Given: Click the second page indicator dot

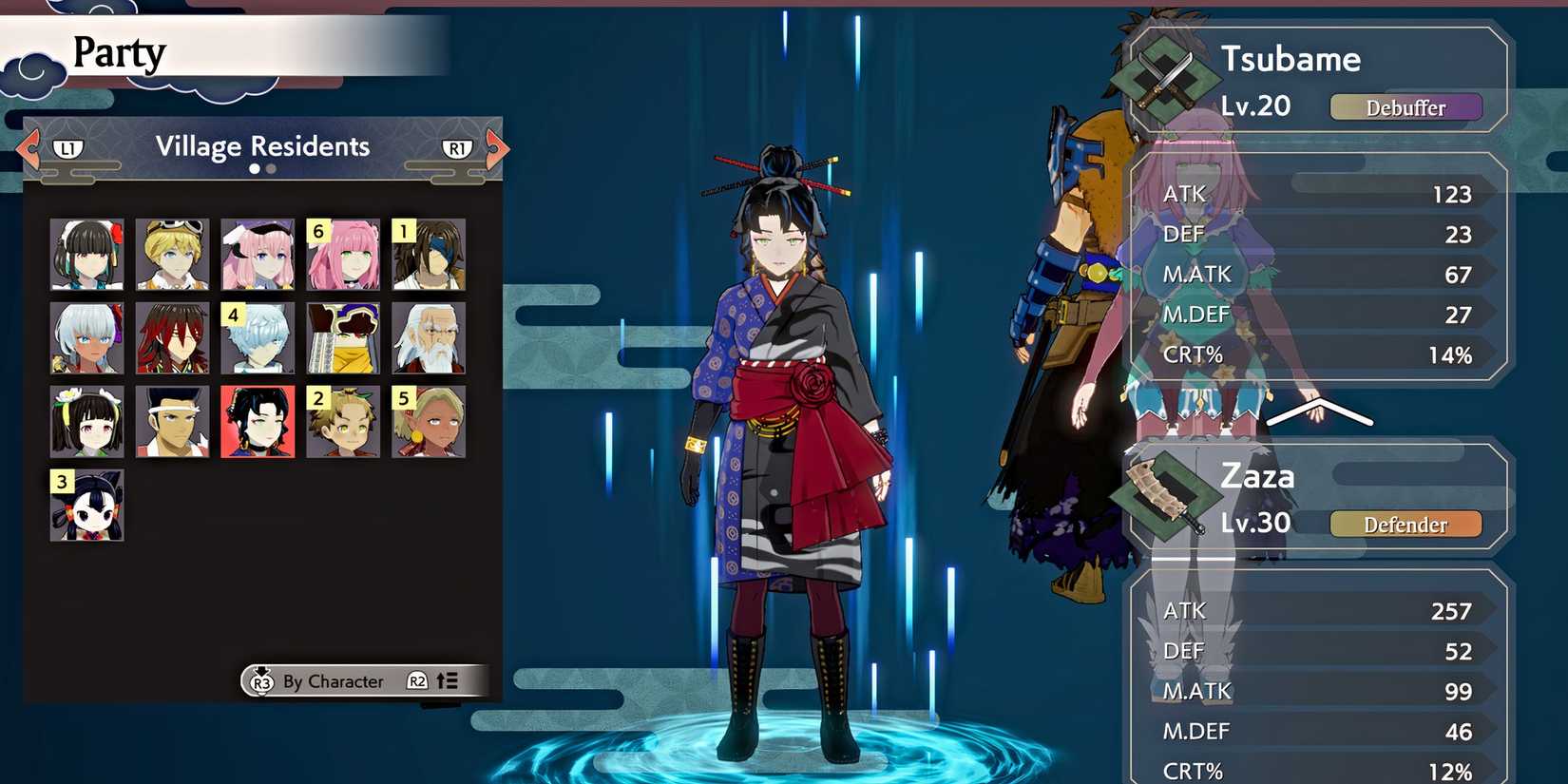Looking at the screenshot, I should [270, 168].
